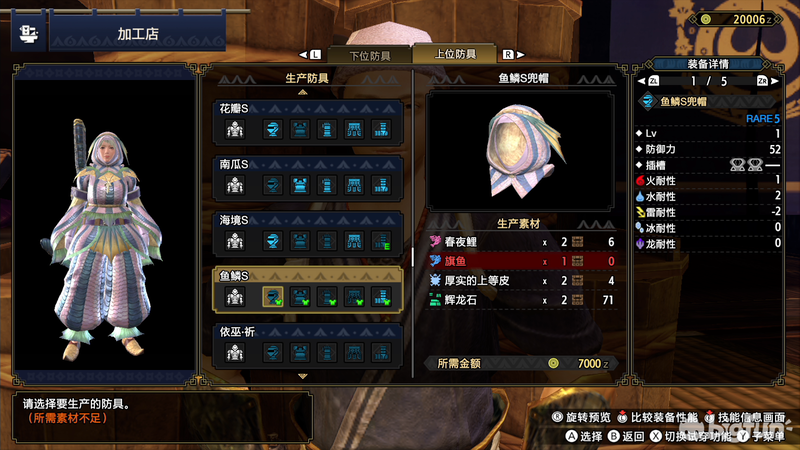This screenshot has width=800, height=450.
Task: Select the 海境S waist armor piece
Action: pos(354,240)
